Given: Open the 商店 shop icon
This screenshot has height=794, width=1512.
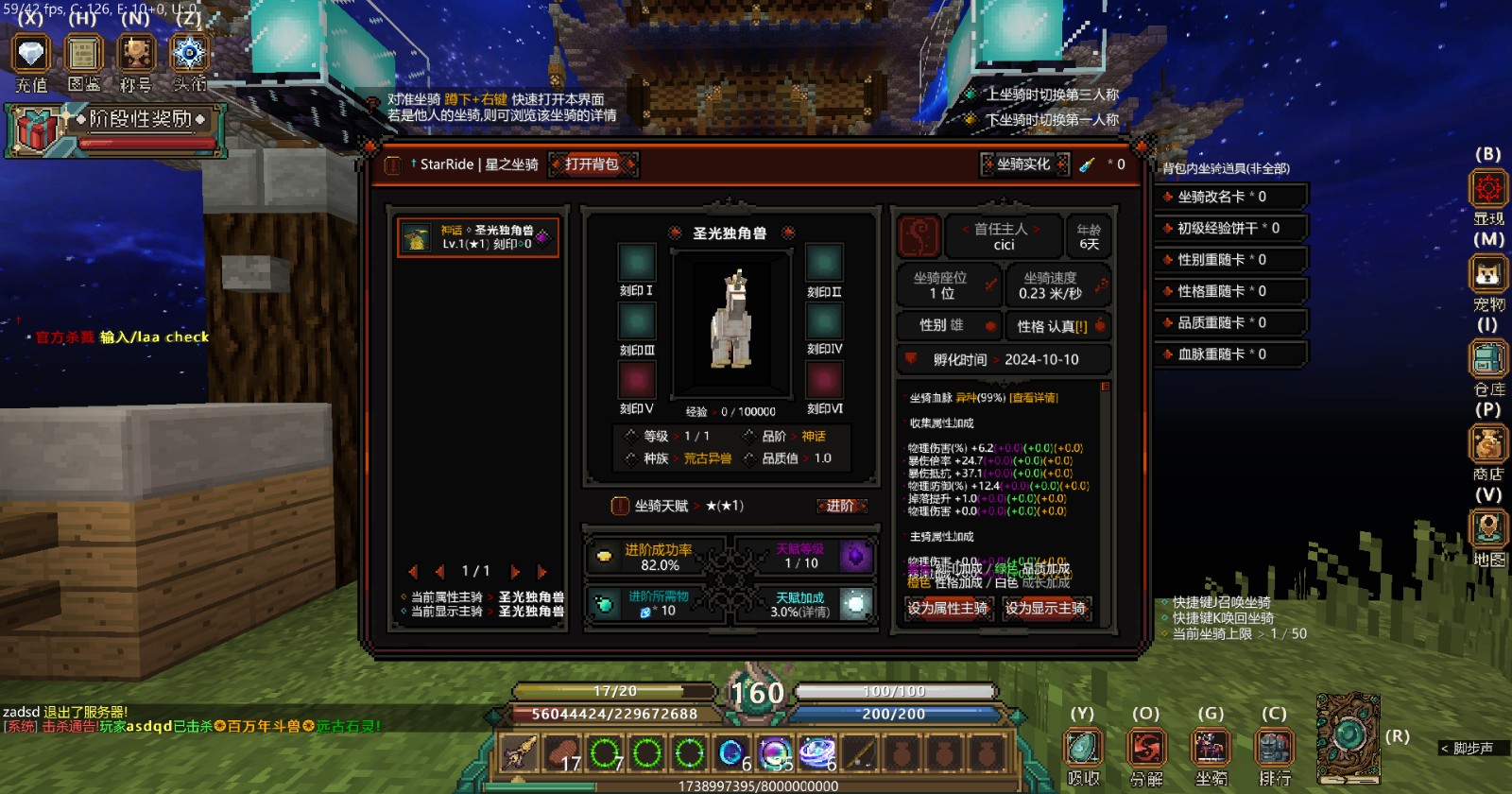Looking at the screenshot, I should pyautogui.click(x=1487, y=445).
